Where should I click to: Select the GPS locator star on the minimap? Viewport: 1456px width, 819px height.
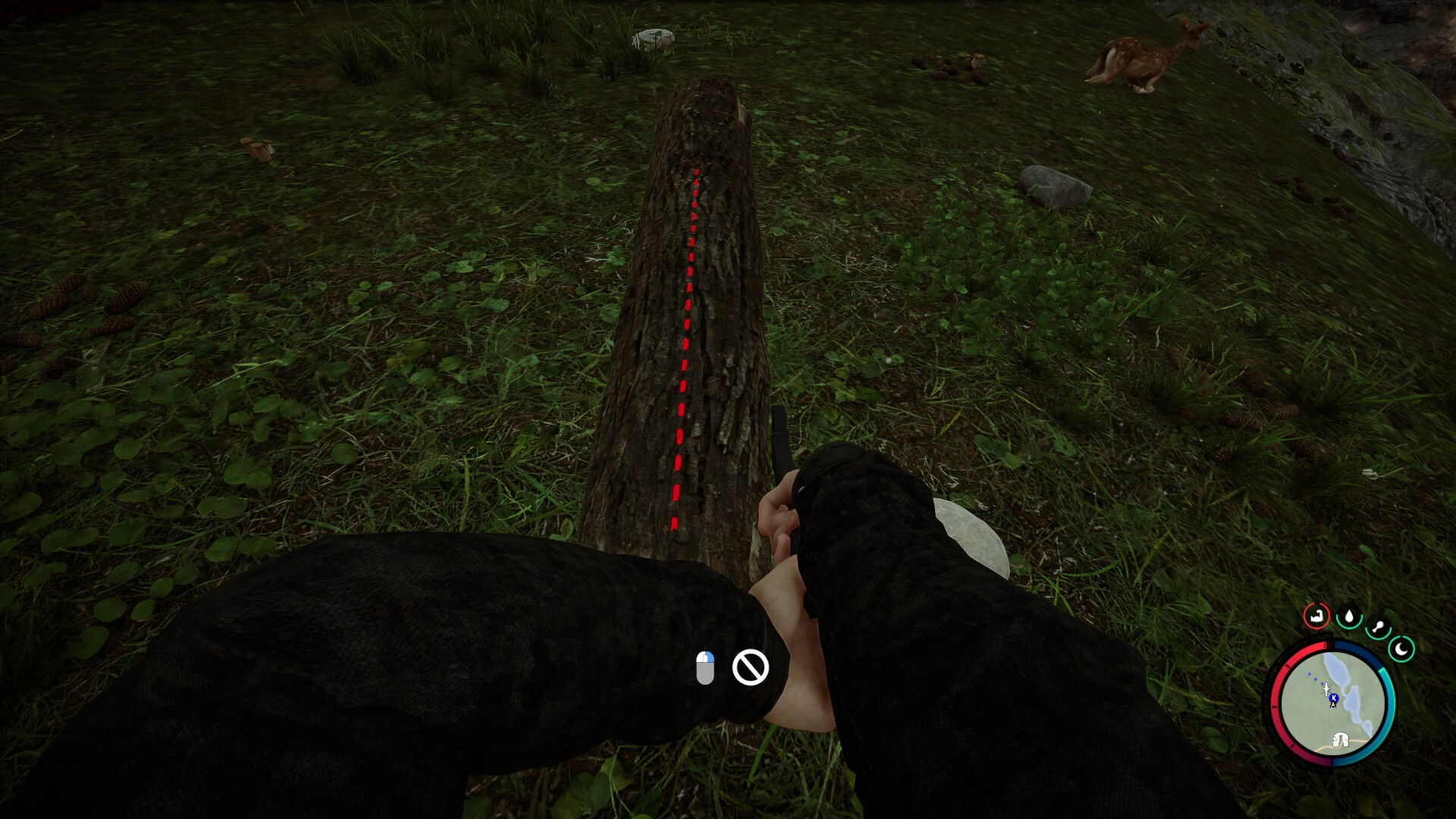pyautogui.click(x=1326, y=689)
